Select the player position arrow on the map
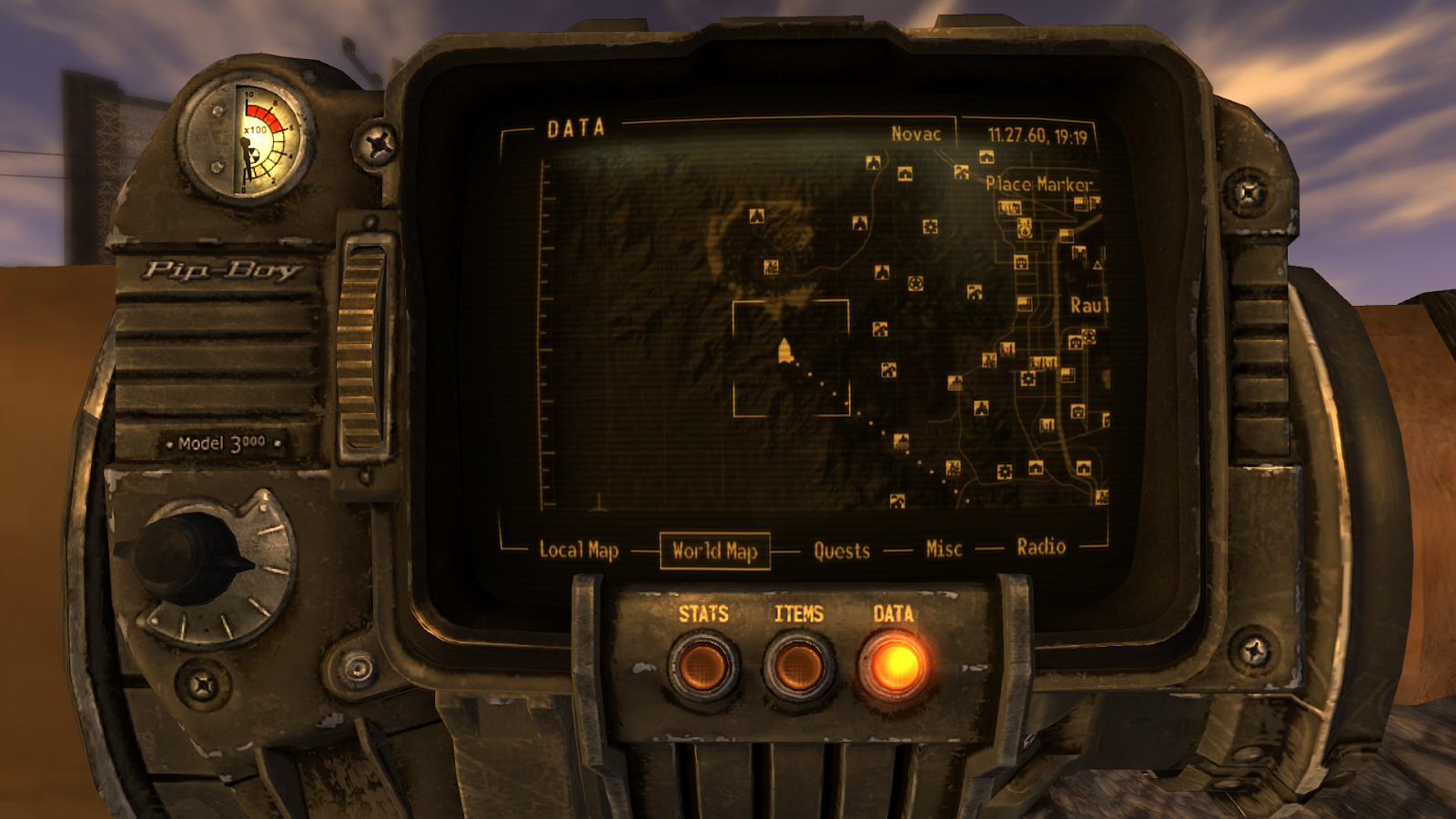Screen dimensions: 1456x819 784,350
